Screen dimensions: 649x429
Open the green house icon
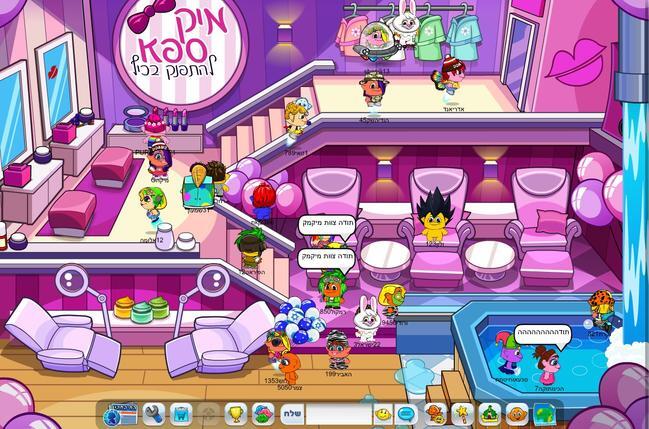pos(490,413)
